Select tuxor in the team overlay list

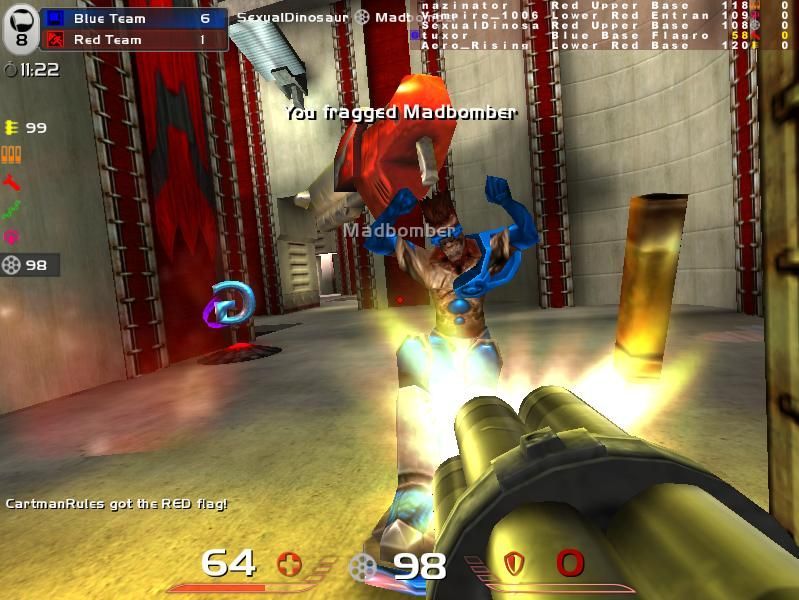[447, 35]
